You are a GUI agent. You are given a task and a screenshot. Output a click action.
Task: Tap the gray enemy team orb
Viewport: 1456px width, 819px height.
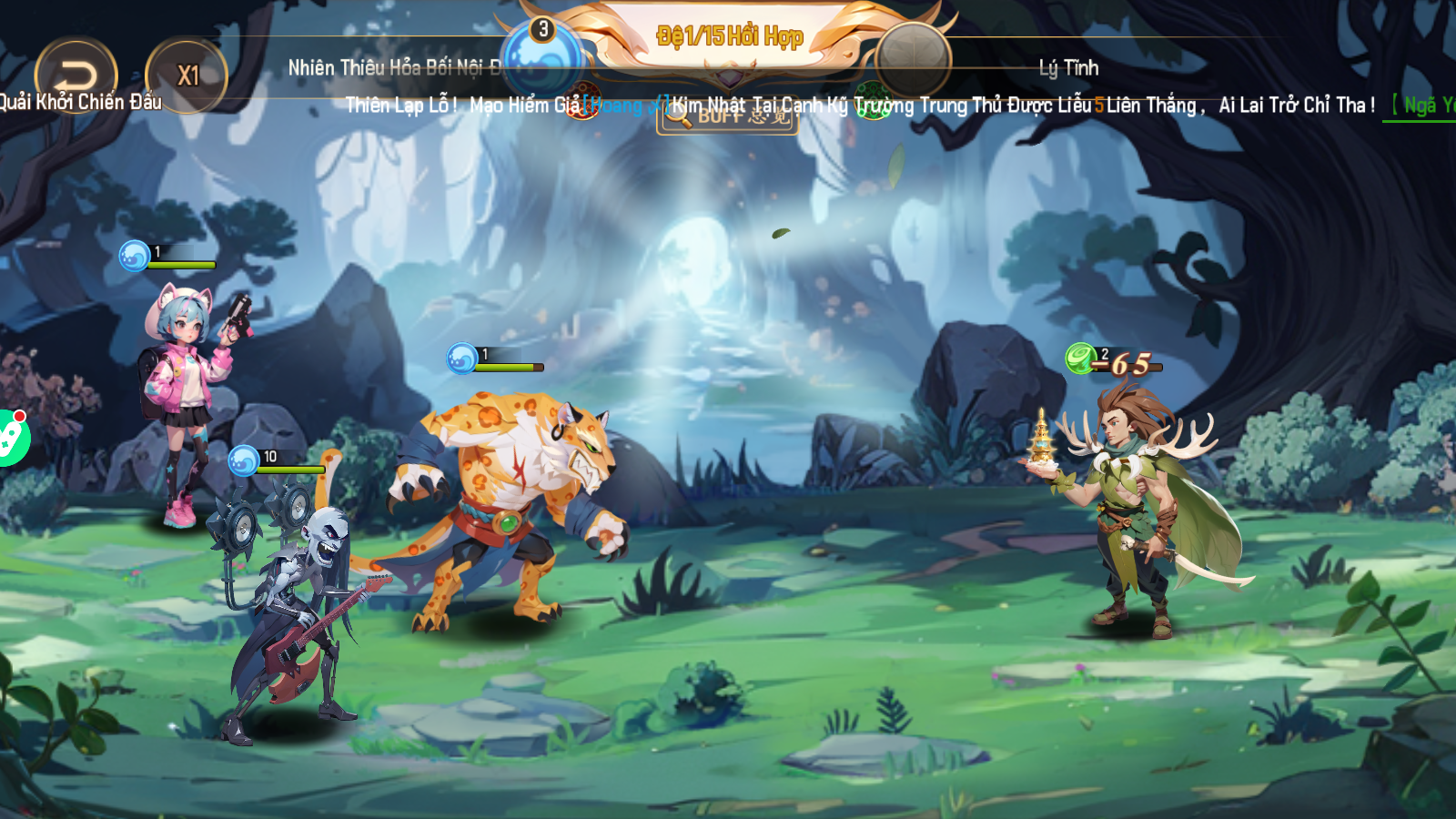click(x=912, y=57)
